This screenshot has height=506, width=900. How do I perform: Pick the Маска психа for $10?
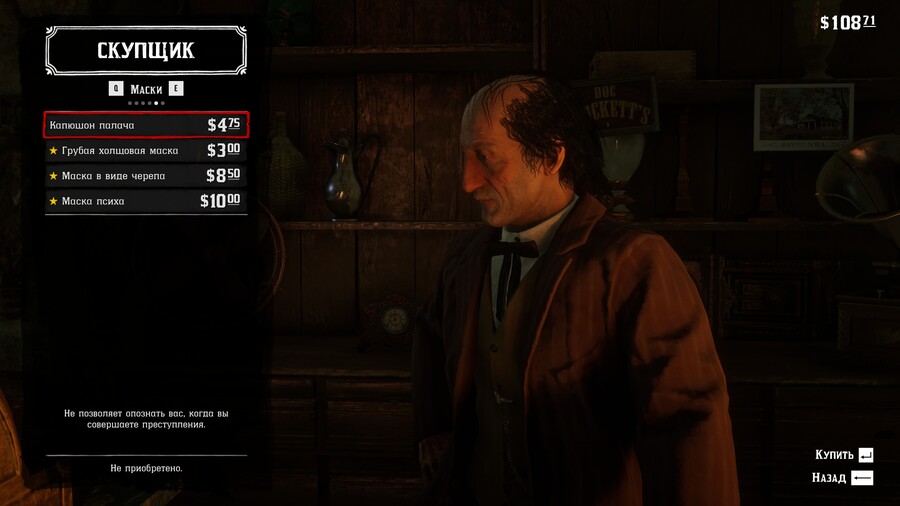[146, 201]
